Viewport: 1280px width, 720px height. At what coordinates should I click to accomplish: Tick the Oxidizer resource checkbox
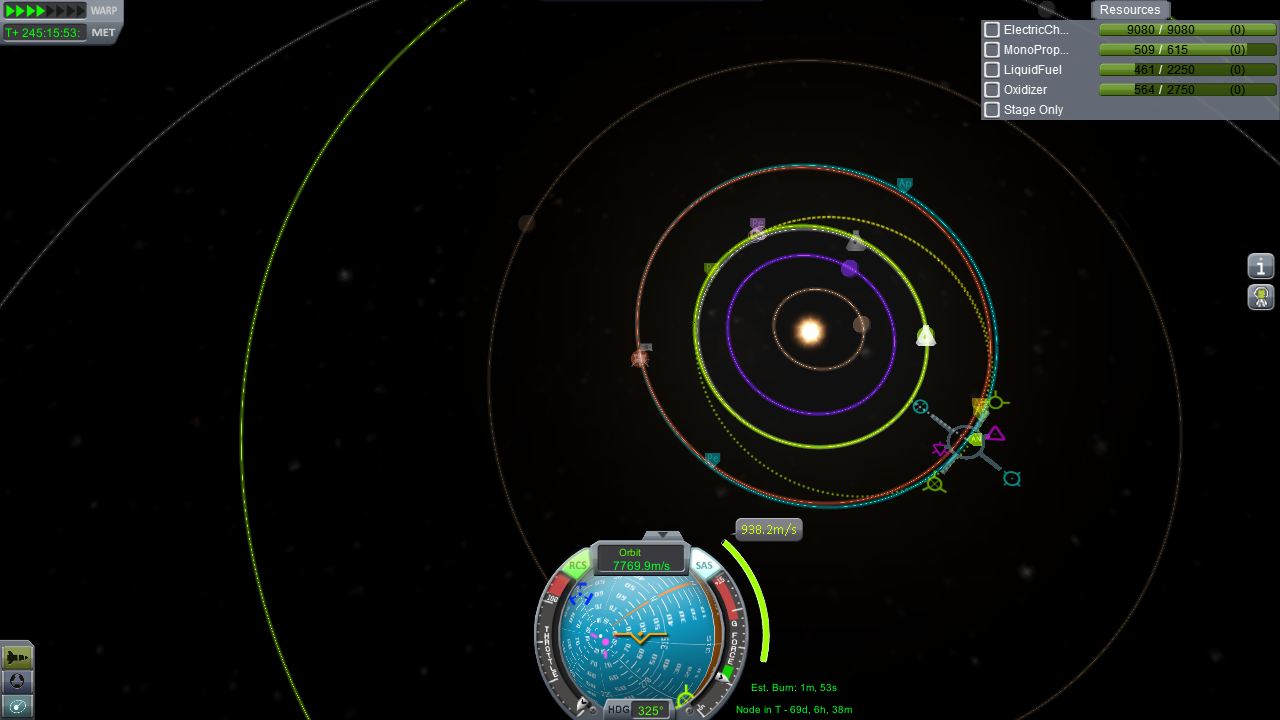click(992, 90)
